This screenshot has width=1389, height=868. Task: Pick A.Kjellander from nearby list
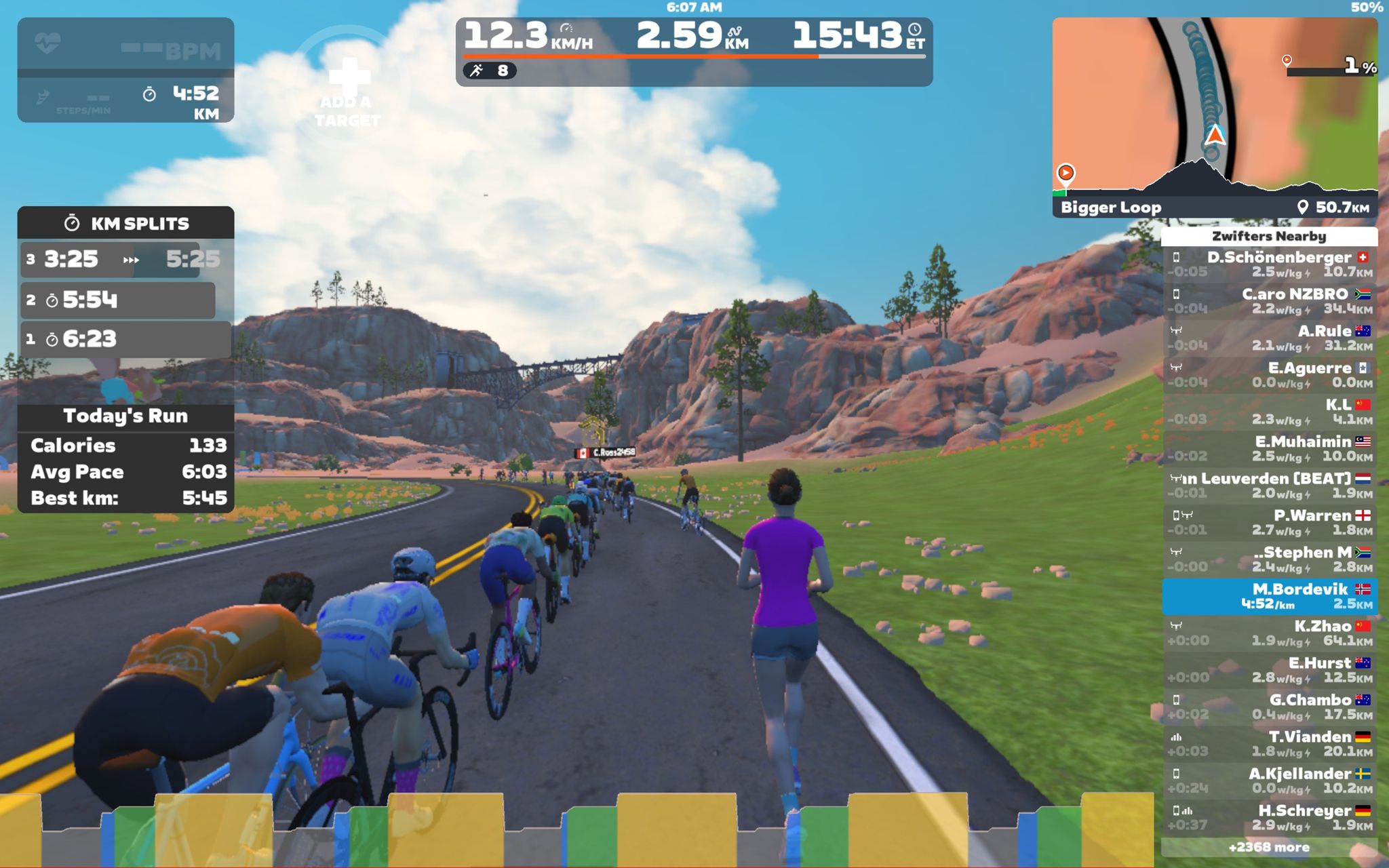tap(1270, 781)
